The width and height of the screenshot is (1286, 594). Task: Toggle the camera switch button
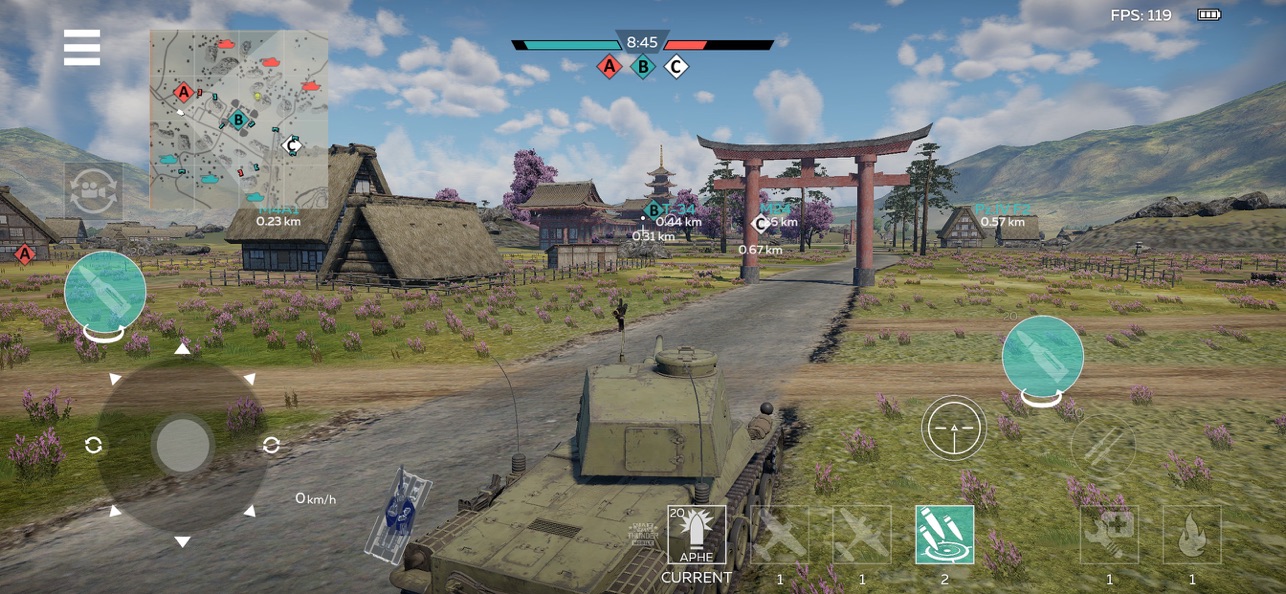tap(94, 191)
